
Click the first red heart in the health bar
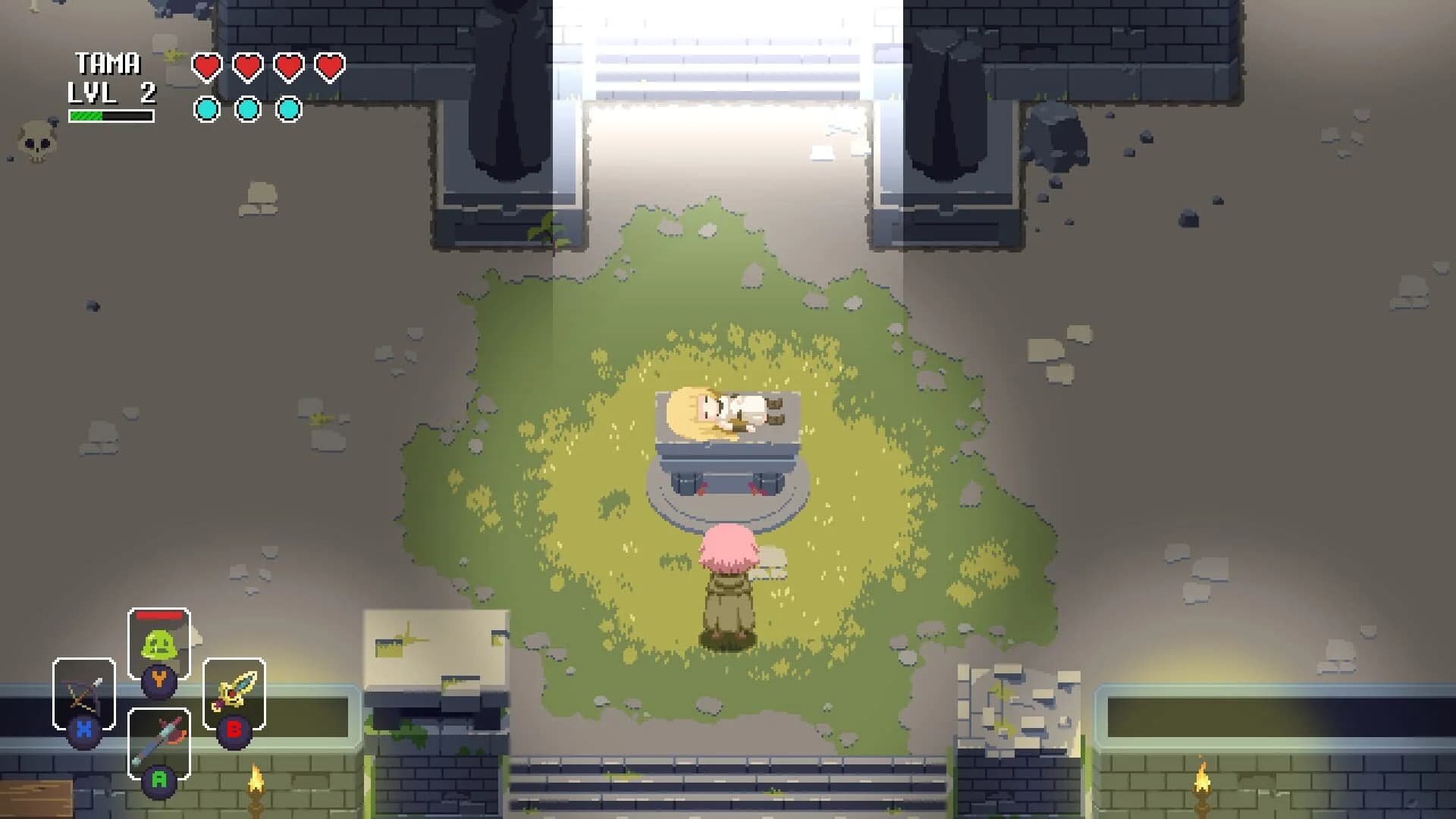tap(205, 67)
